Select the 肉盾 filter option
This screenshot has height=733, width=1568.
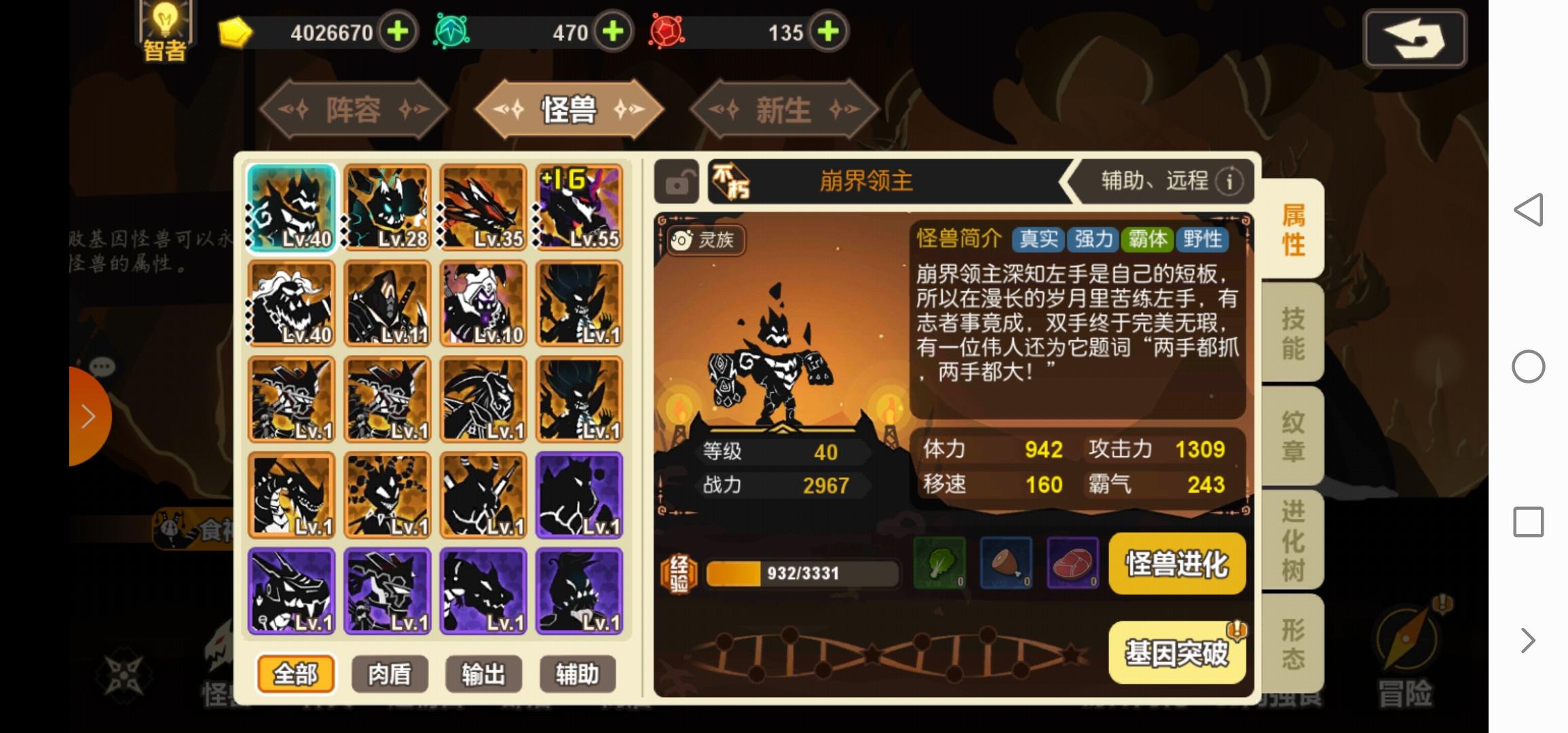390,675
